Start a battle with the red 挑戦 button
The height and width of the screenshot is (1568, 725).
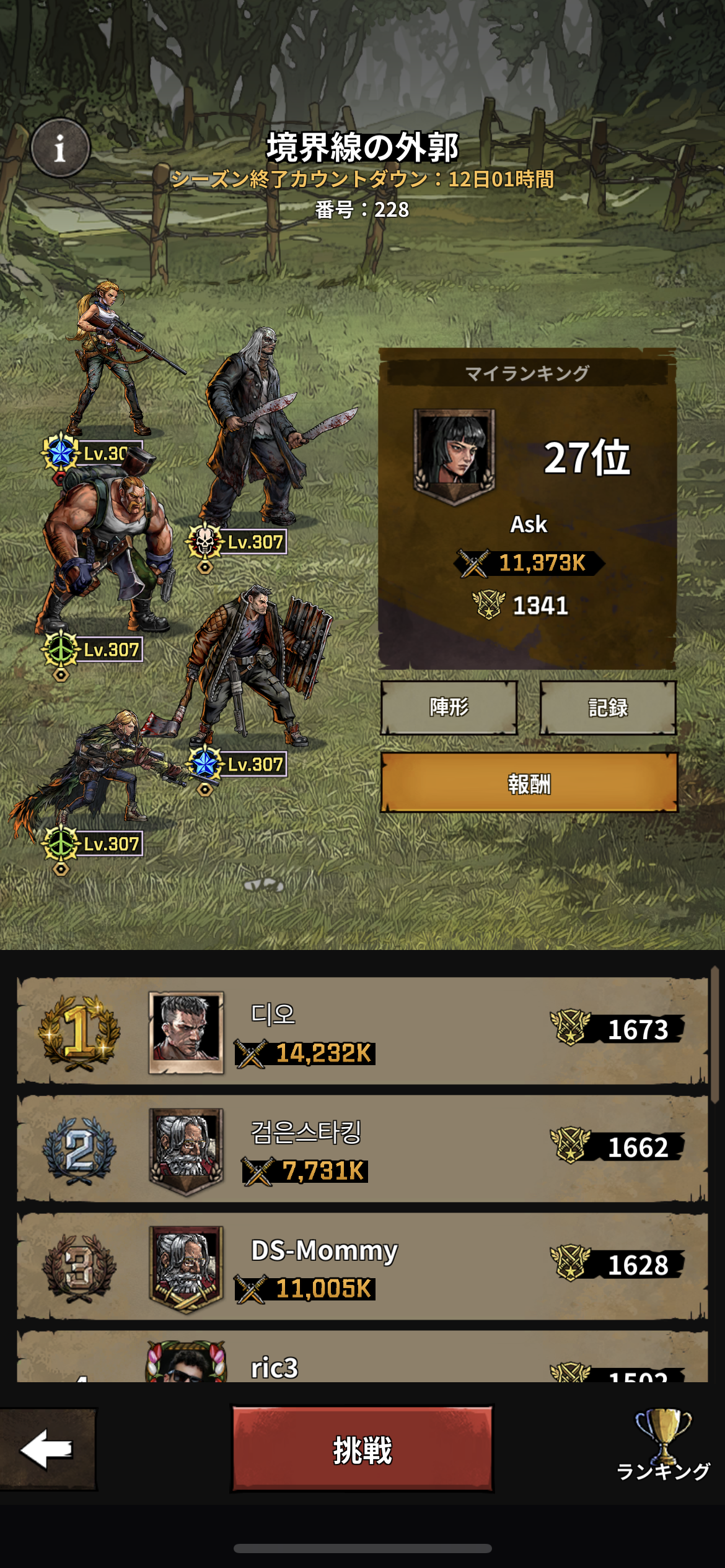coord(362,1450)
